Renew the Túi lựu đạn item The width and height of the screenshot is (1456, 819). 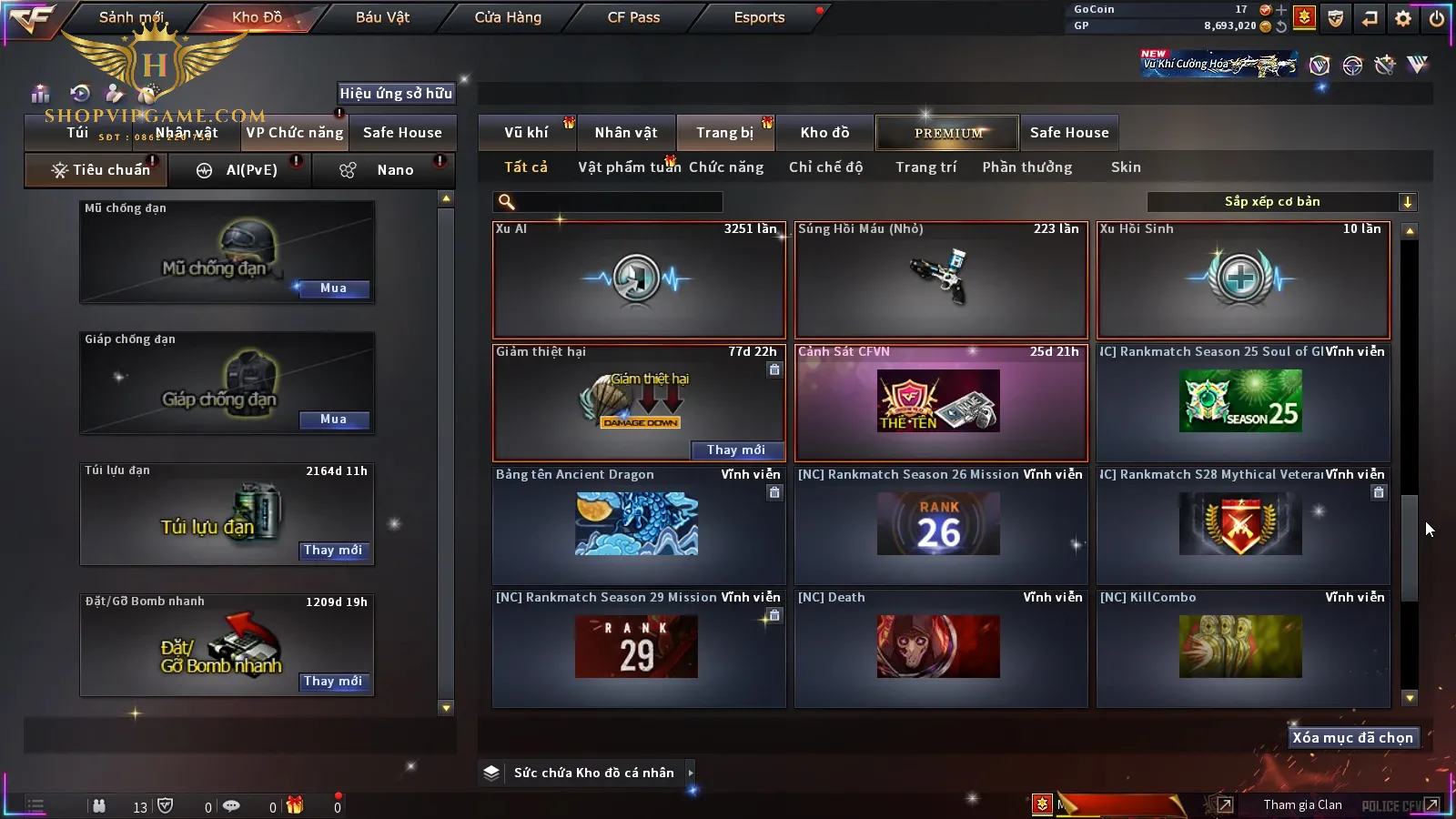333,551
